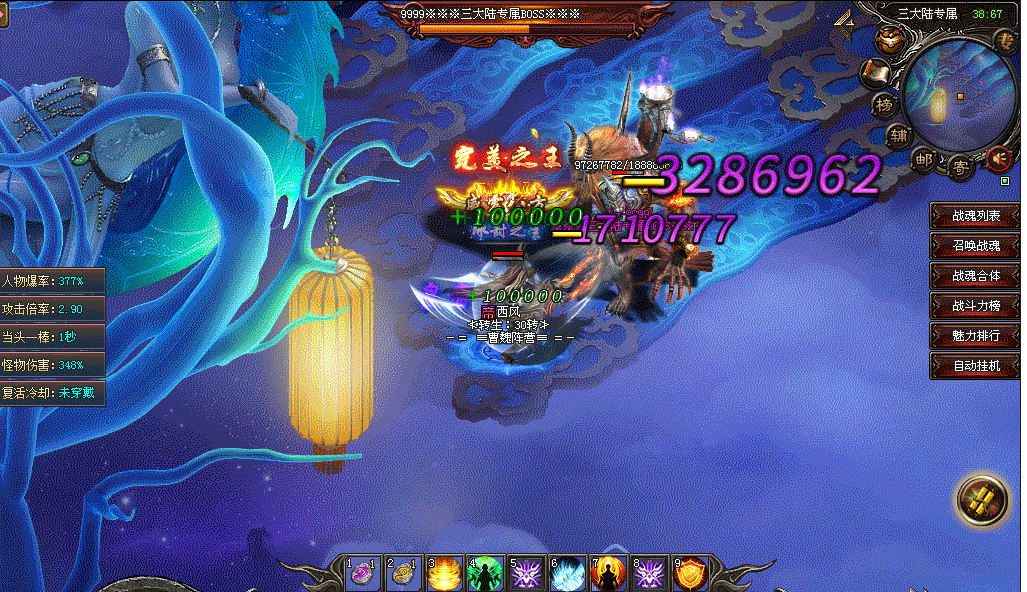Click the golden pot icon by the minimap
This screenshot has width=1027, height=592.
click(888, 40)
